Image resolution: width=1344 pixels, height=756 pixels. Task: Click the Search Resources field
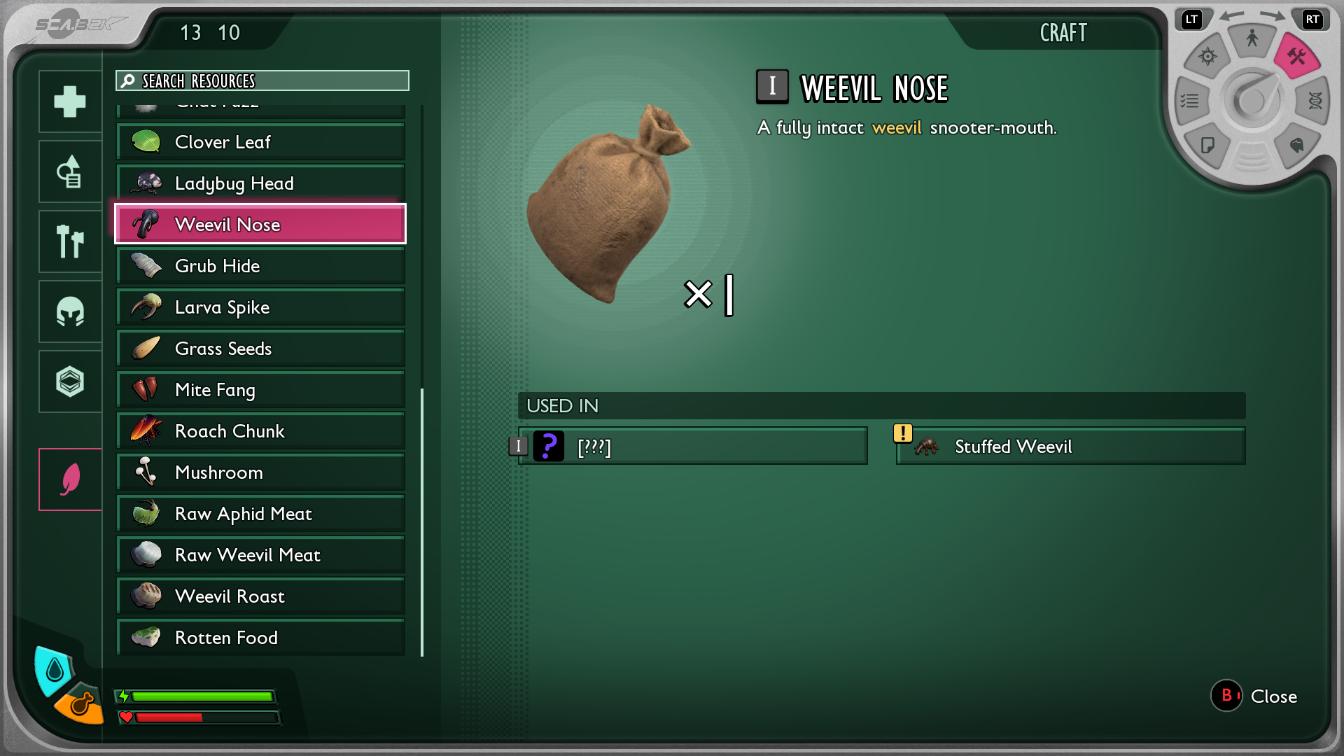click(x=262, y=81)
